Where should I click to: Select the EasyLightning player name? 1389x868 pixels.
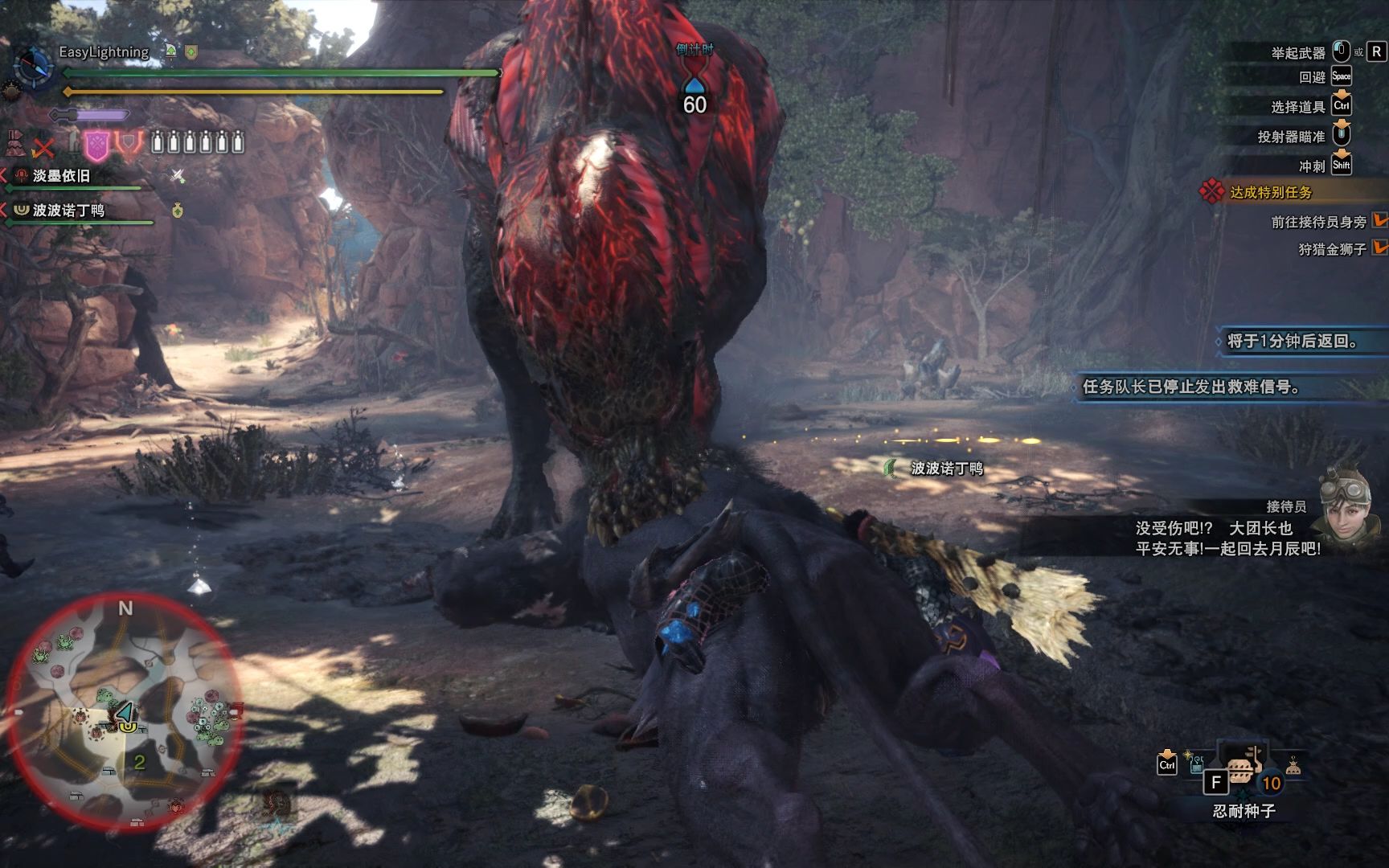104,52
